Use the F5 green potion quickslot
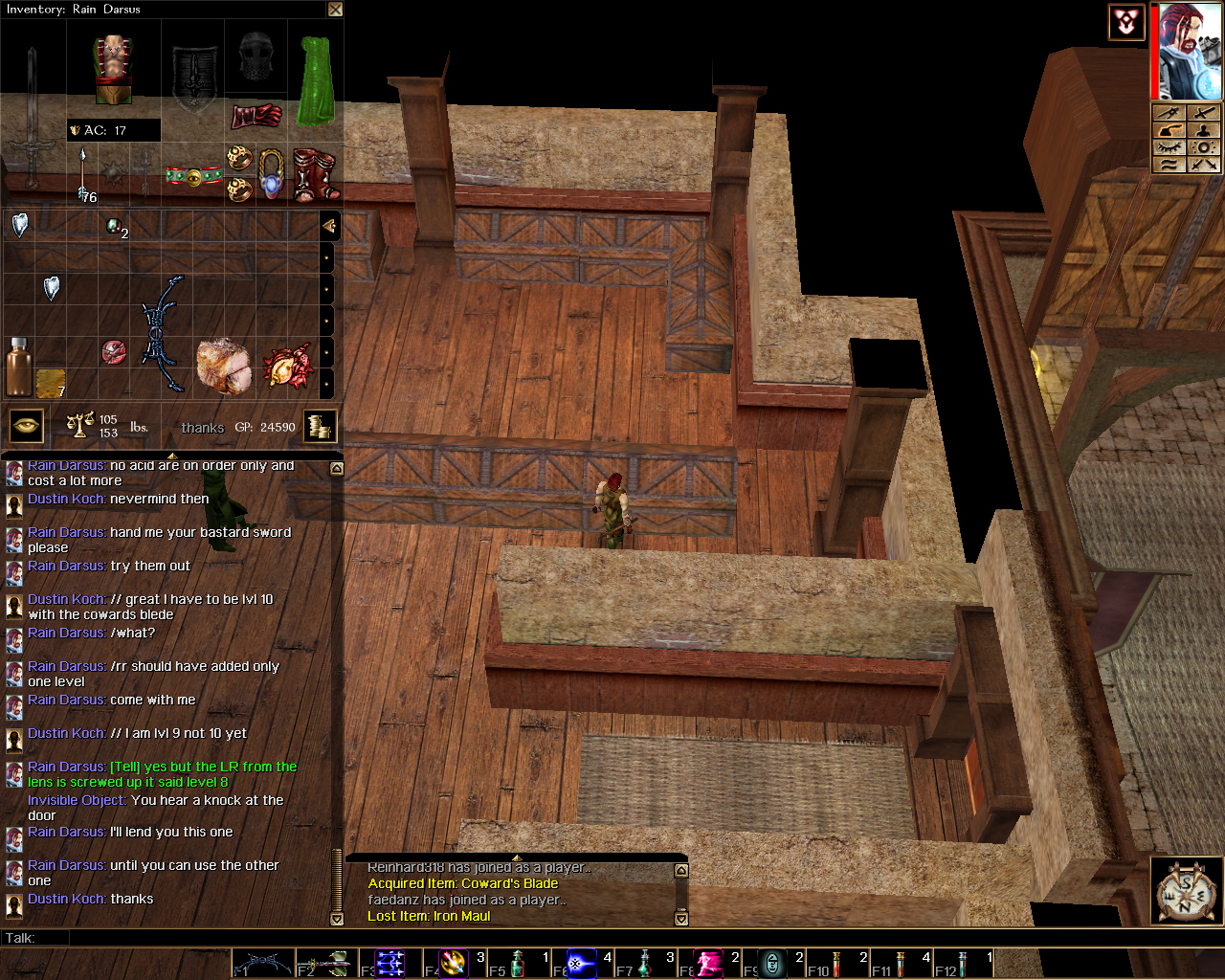The height and width of the screenshot is (980, 1225). (517, 963)
